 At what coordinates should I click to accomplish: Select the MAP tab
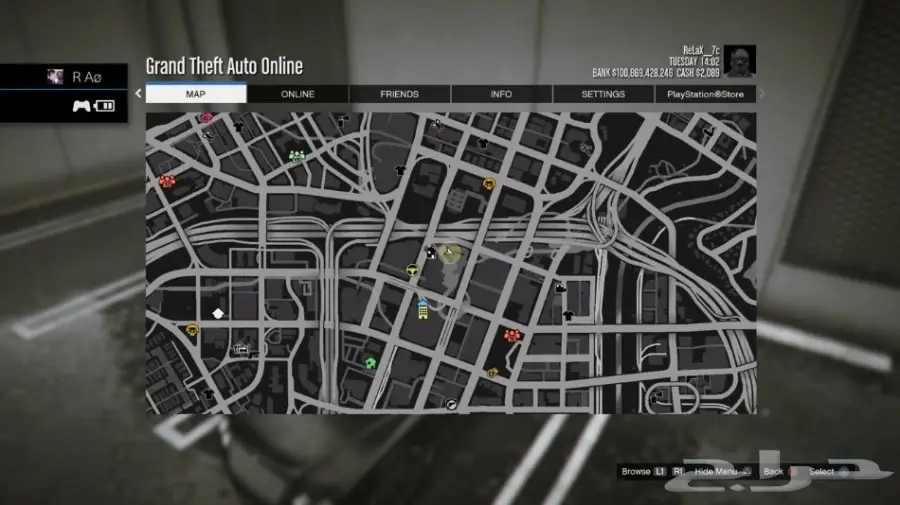pos(196,94)
